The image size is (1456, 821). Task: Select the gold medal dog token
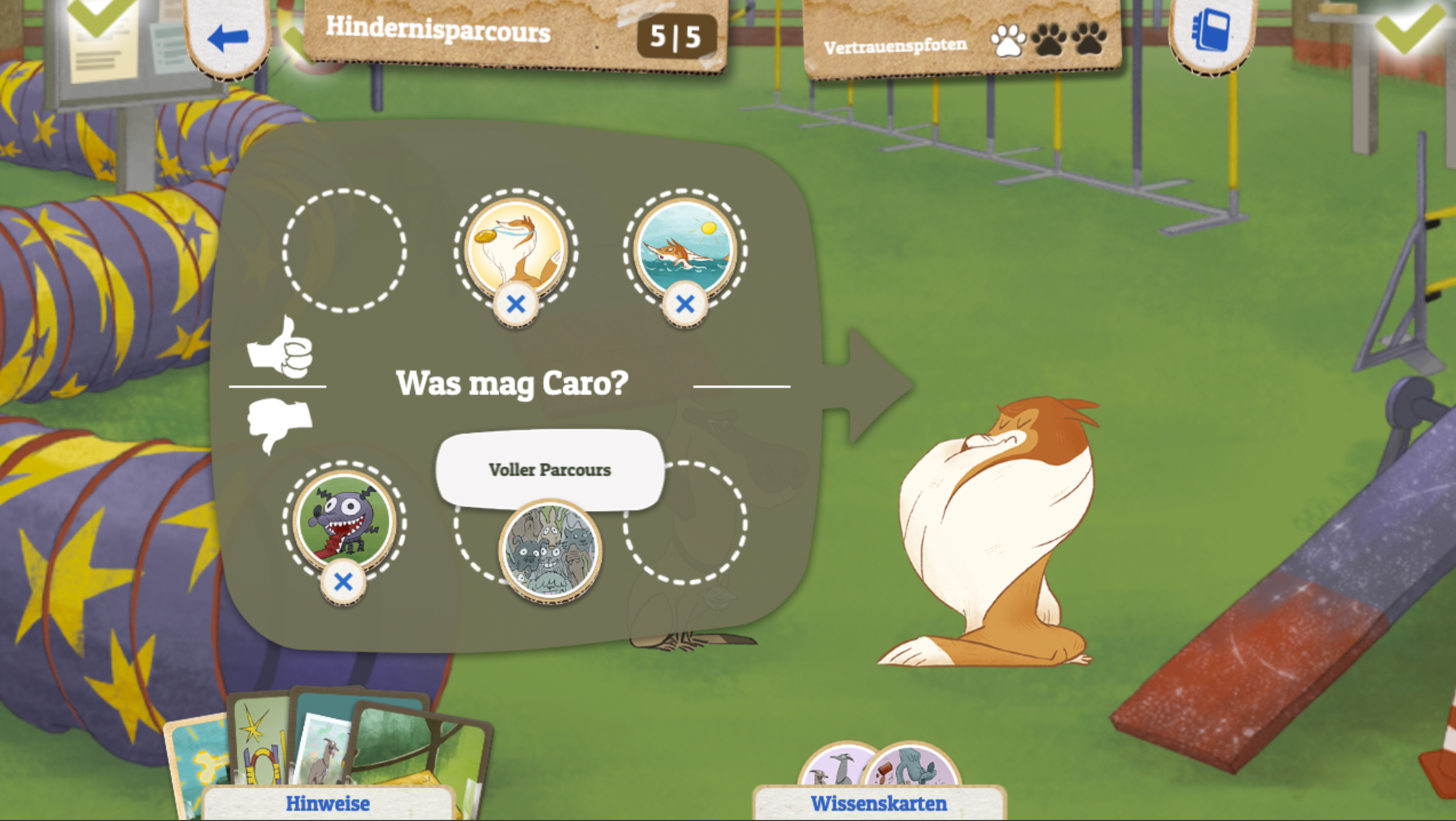tap(516, 246)
